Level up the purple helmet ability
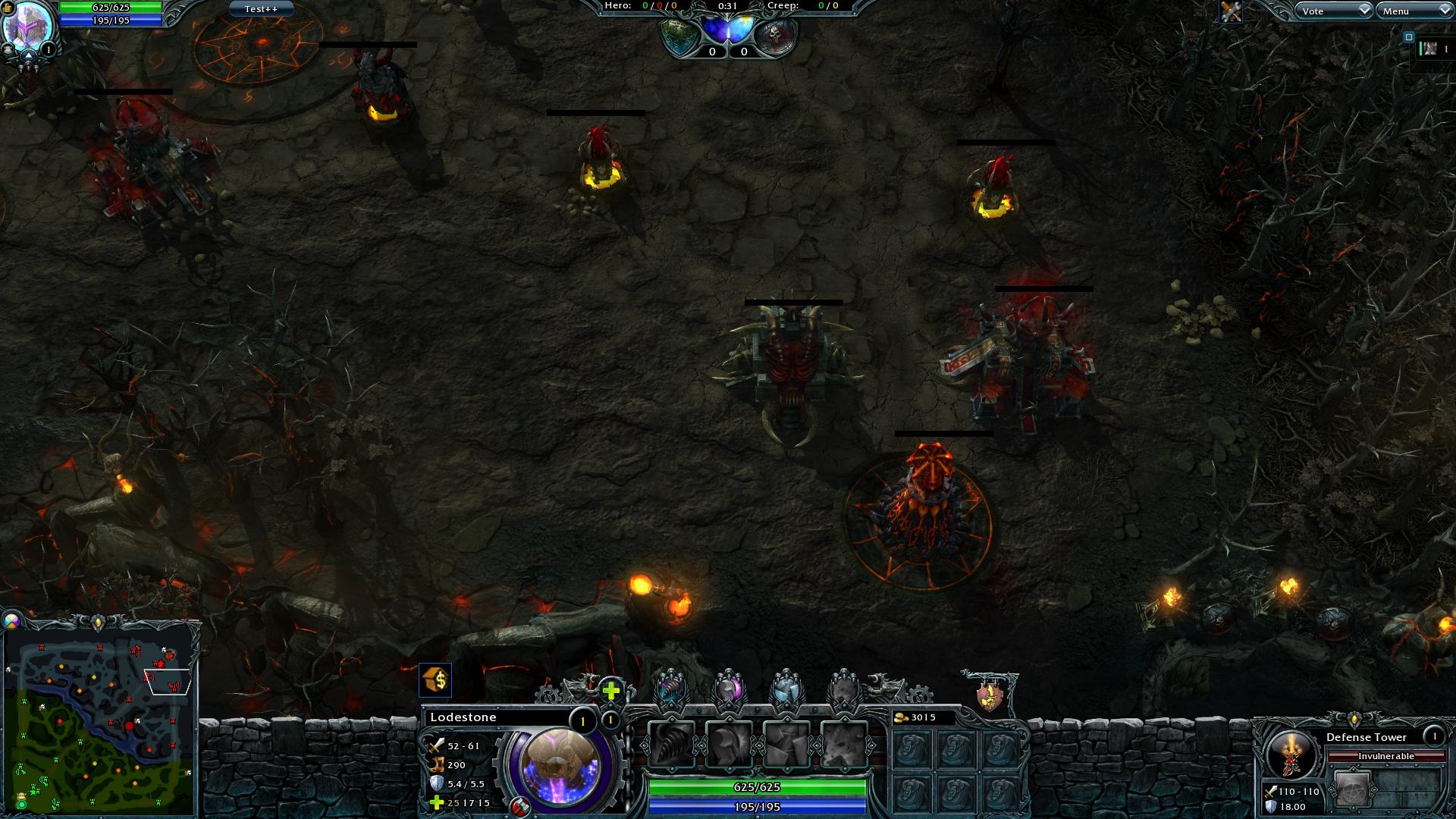 point(729,689)
